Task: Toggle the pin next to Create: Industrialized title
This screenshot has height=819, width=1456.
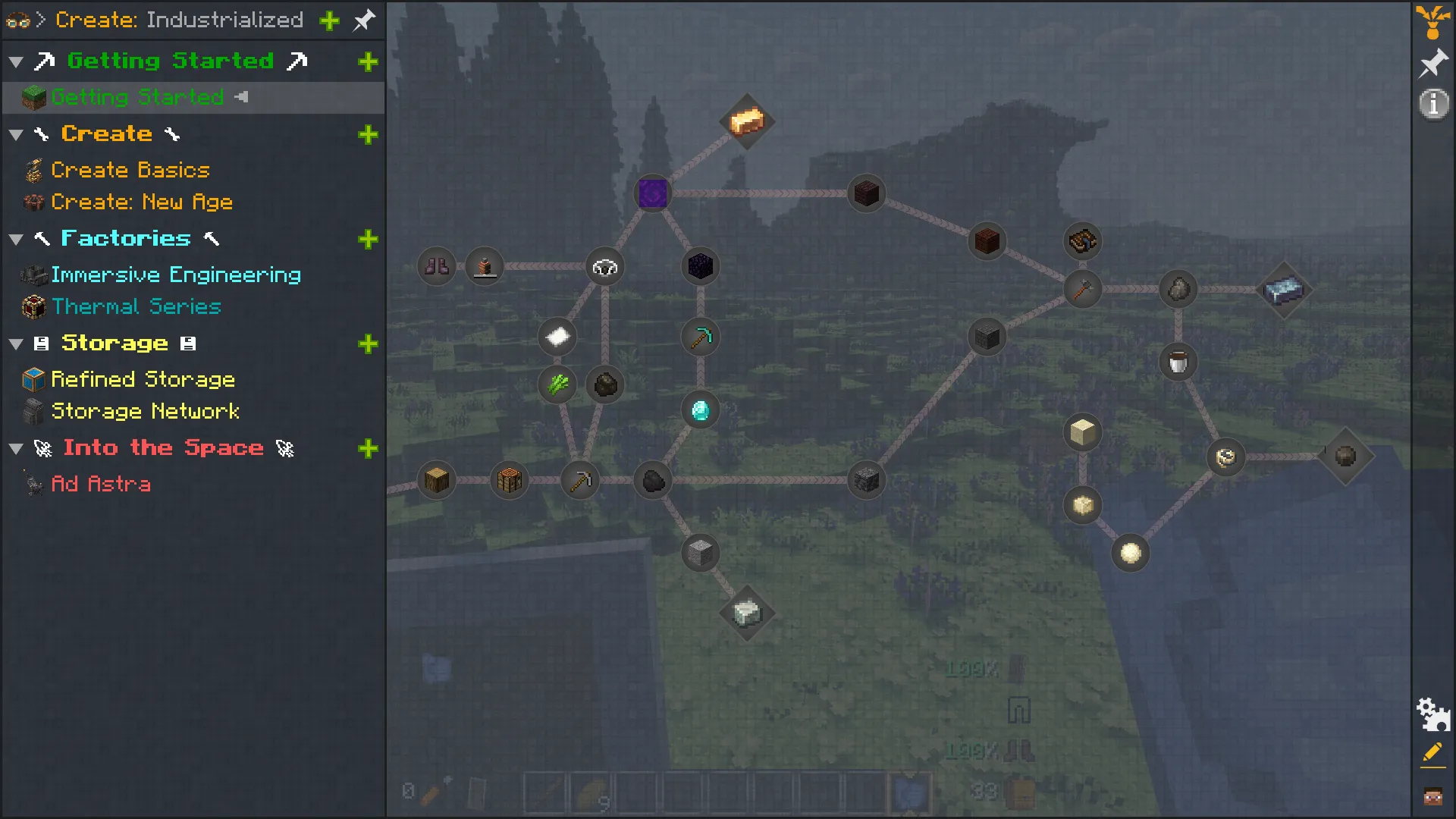Action: click(363, 20)
